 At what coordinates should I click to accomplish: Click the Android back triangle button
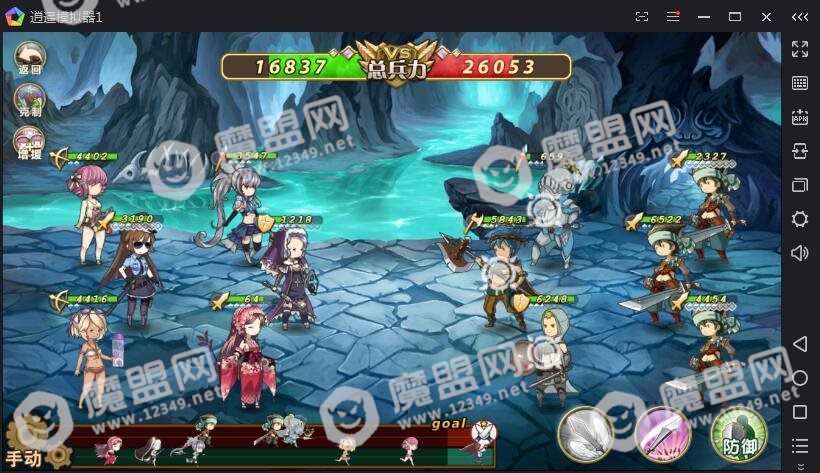[x=800, y=344]
